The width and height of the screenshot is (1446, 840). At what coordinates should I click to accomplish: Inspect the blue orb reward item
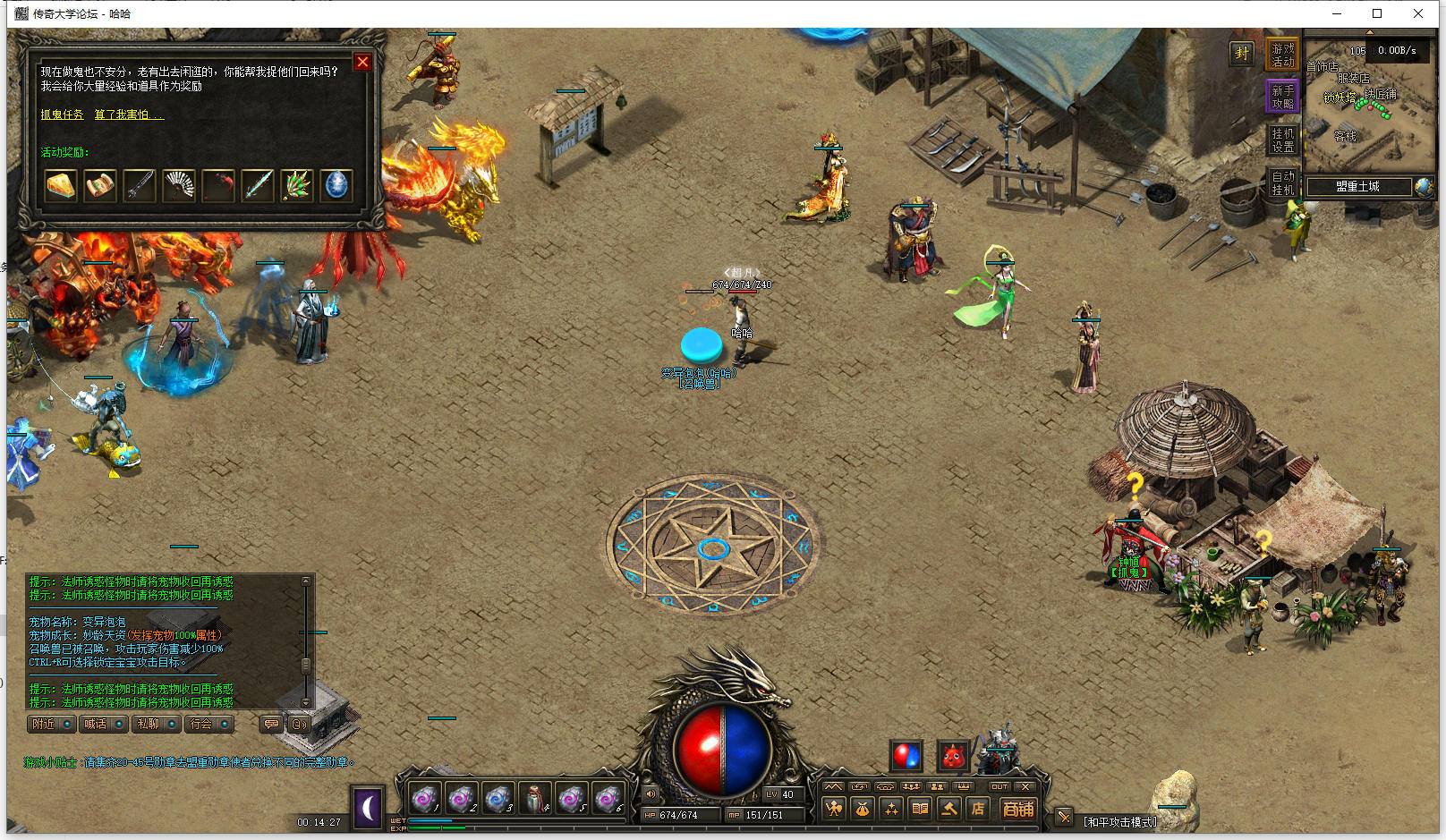[336, 185]
